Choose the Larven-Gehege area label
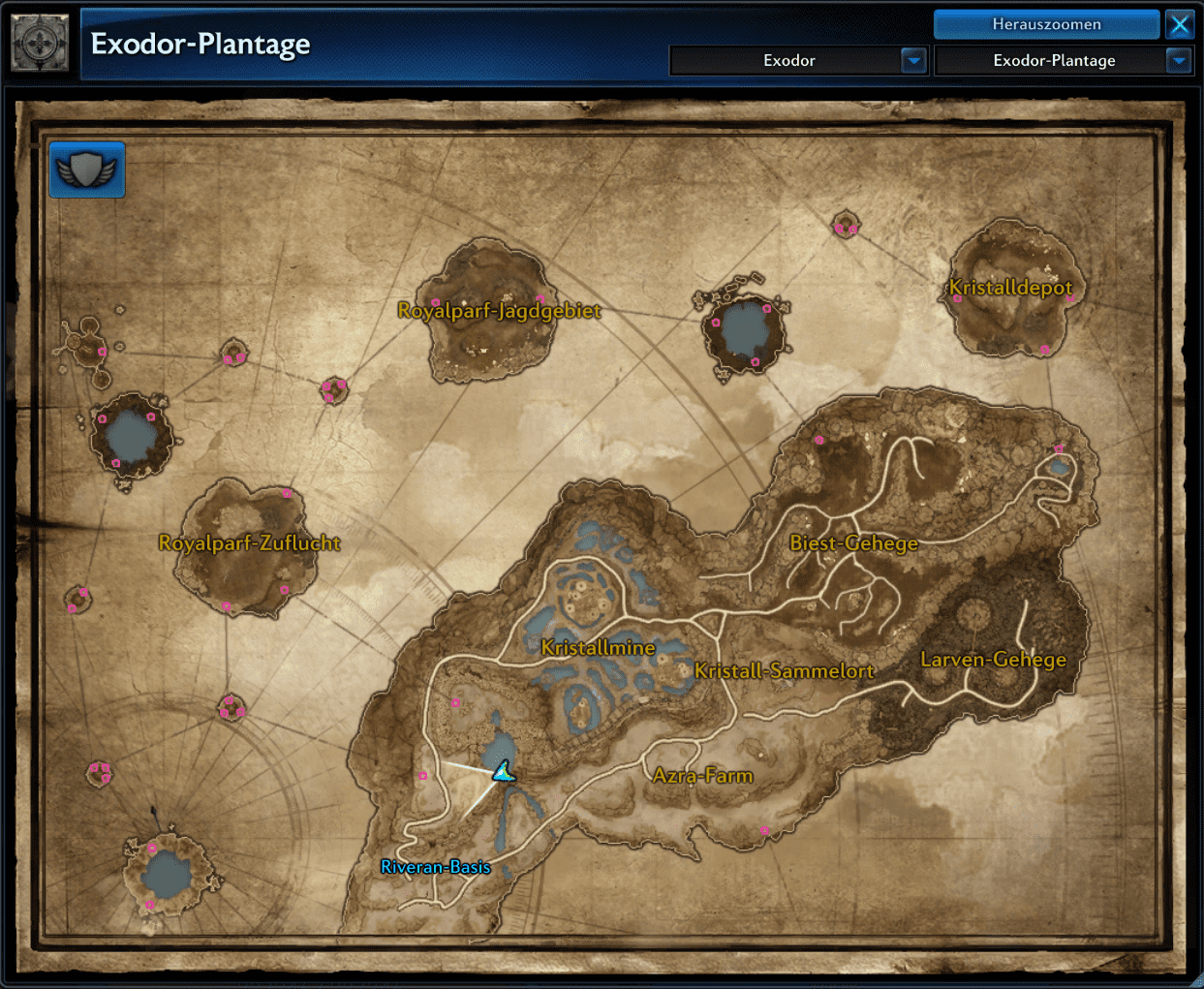This screenshot has height=989, width=1204. click(993, 660)
